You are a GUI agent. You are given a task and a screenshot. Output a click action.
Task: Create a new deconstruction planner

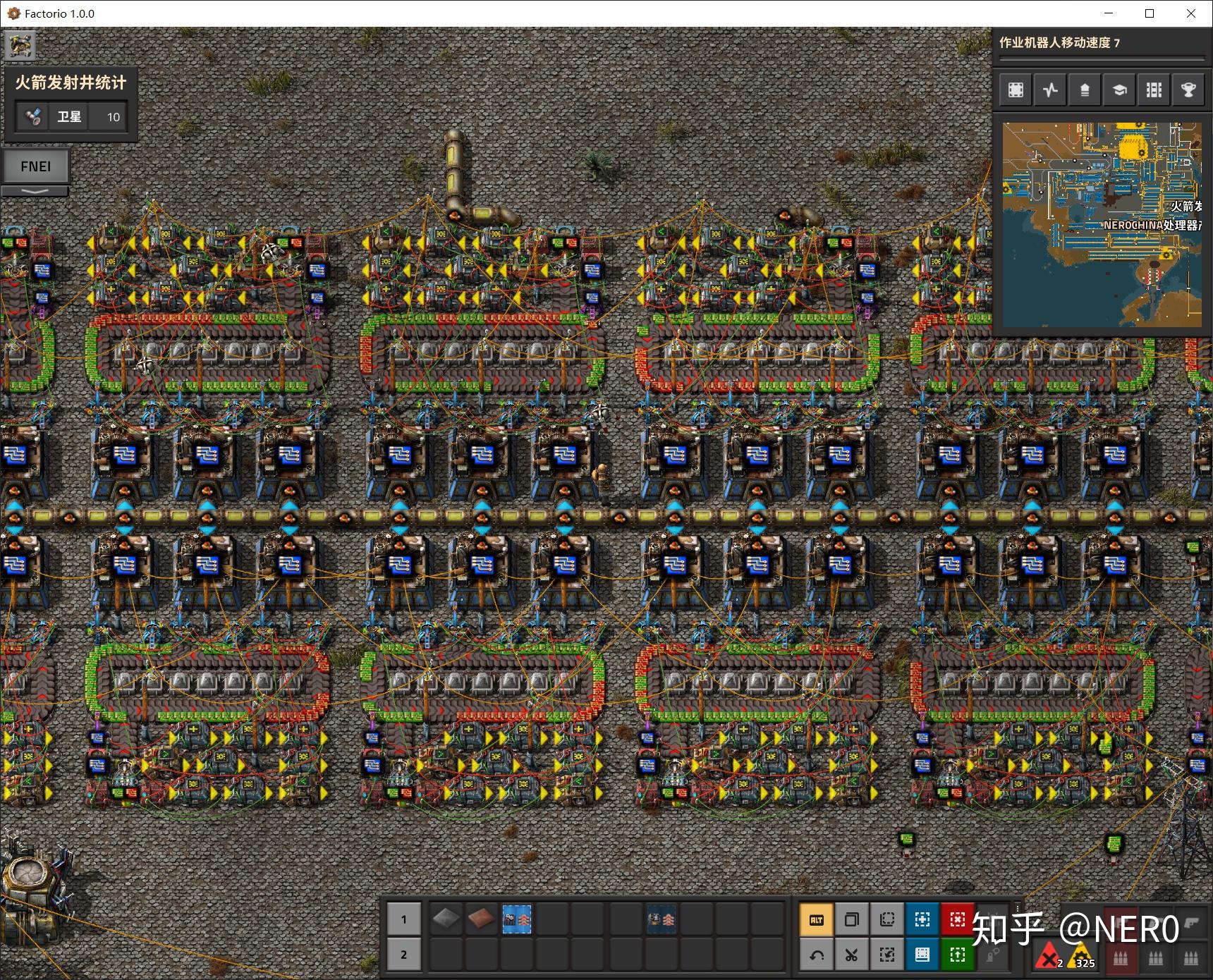click(x=957, y=920)
